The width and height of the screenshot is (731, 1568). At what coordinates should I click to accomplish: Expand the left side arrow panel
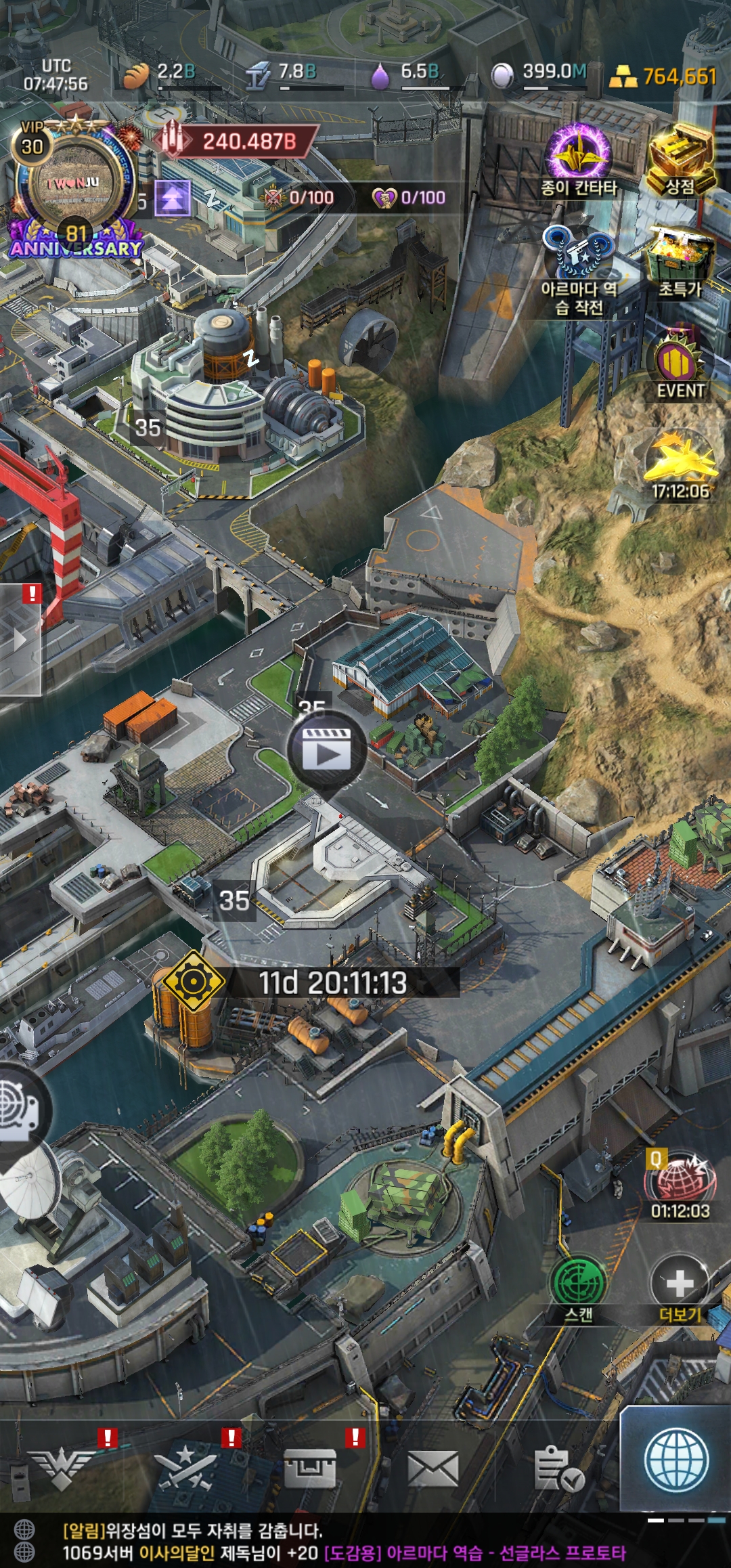20,640
